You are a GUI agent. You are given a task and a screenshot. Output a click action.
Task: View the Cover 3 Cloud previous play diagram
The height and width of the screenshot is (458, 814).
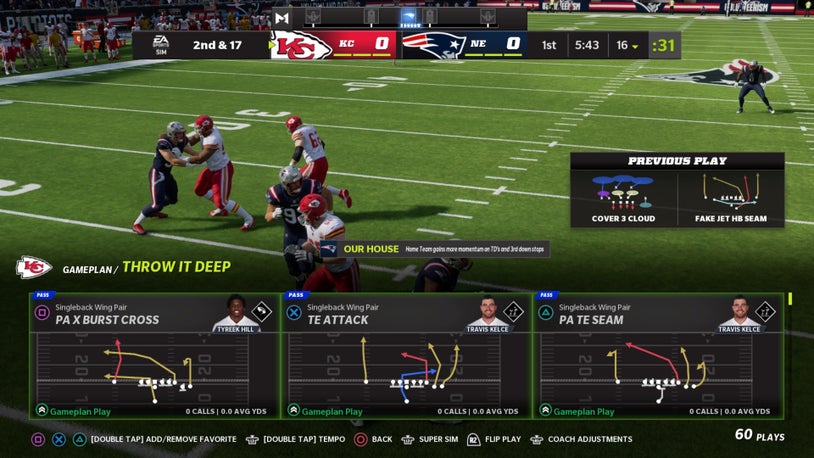[623, 191]
